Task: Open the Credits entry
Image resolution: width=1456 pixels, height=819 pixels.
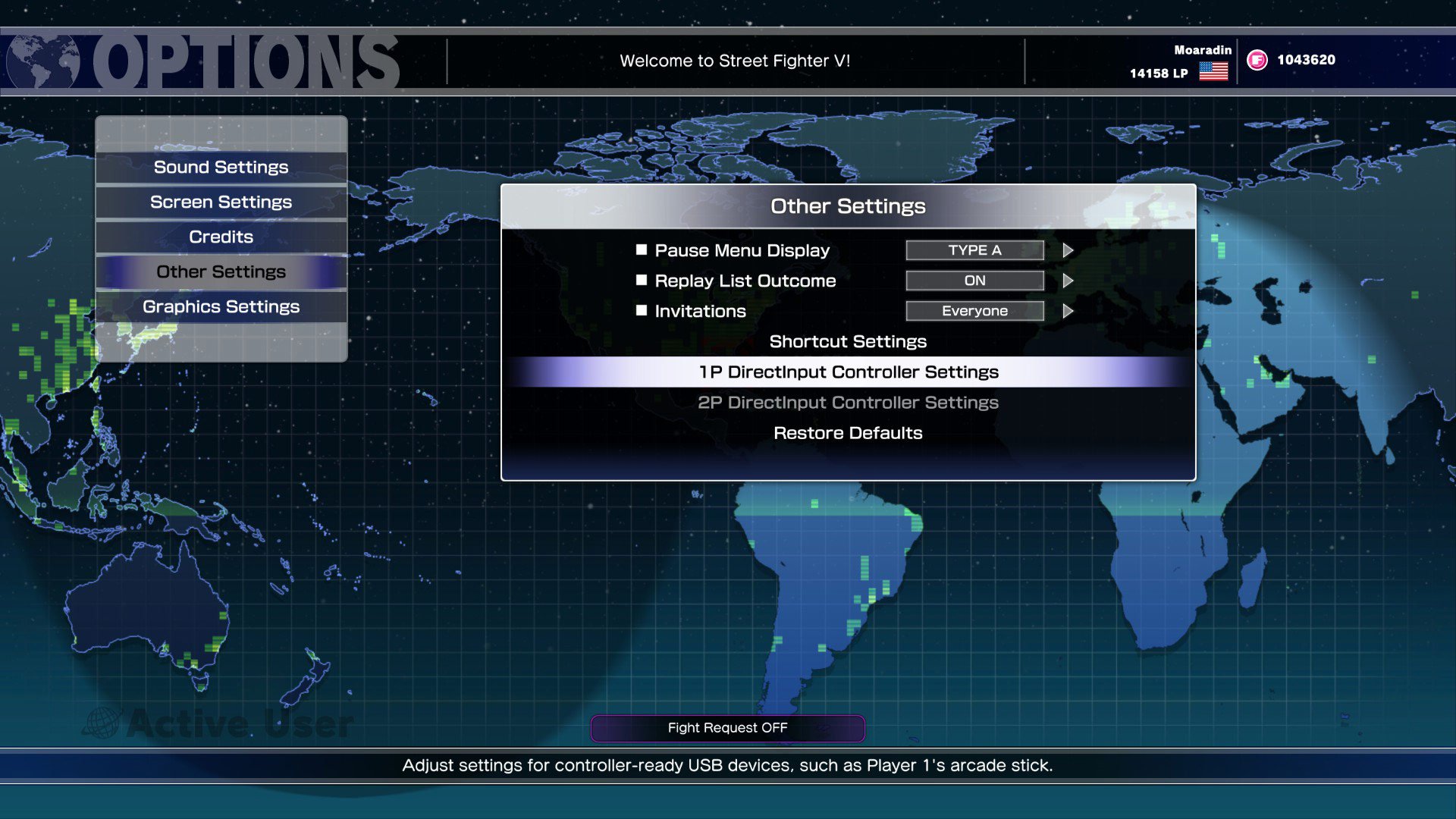Action: pyautogui.click(x=221, y=237)
